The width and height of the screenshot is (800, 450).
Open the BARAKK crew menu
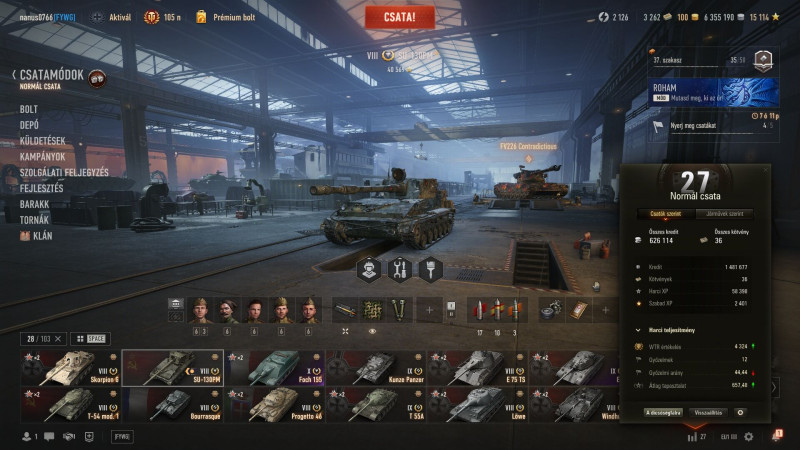(x=34, y=204)
